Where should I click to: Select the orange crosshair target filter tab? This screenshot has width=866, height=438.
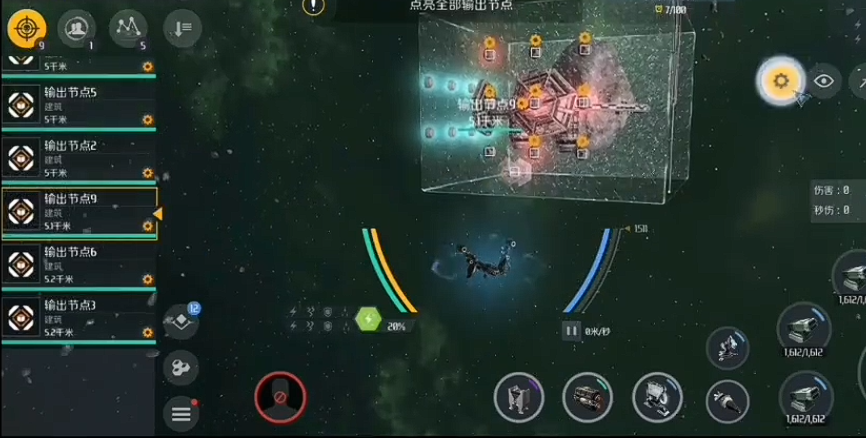(x=27, y=28)
